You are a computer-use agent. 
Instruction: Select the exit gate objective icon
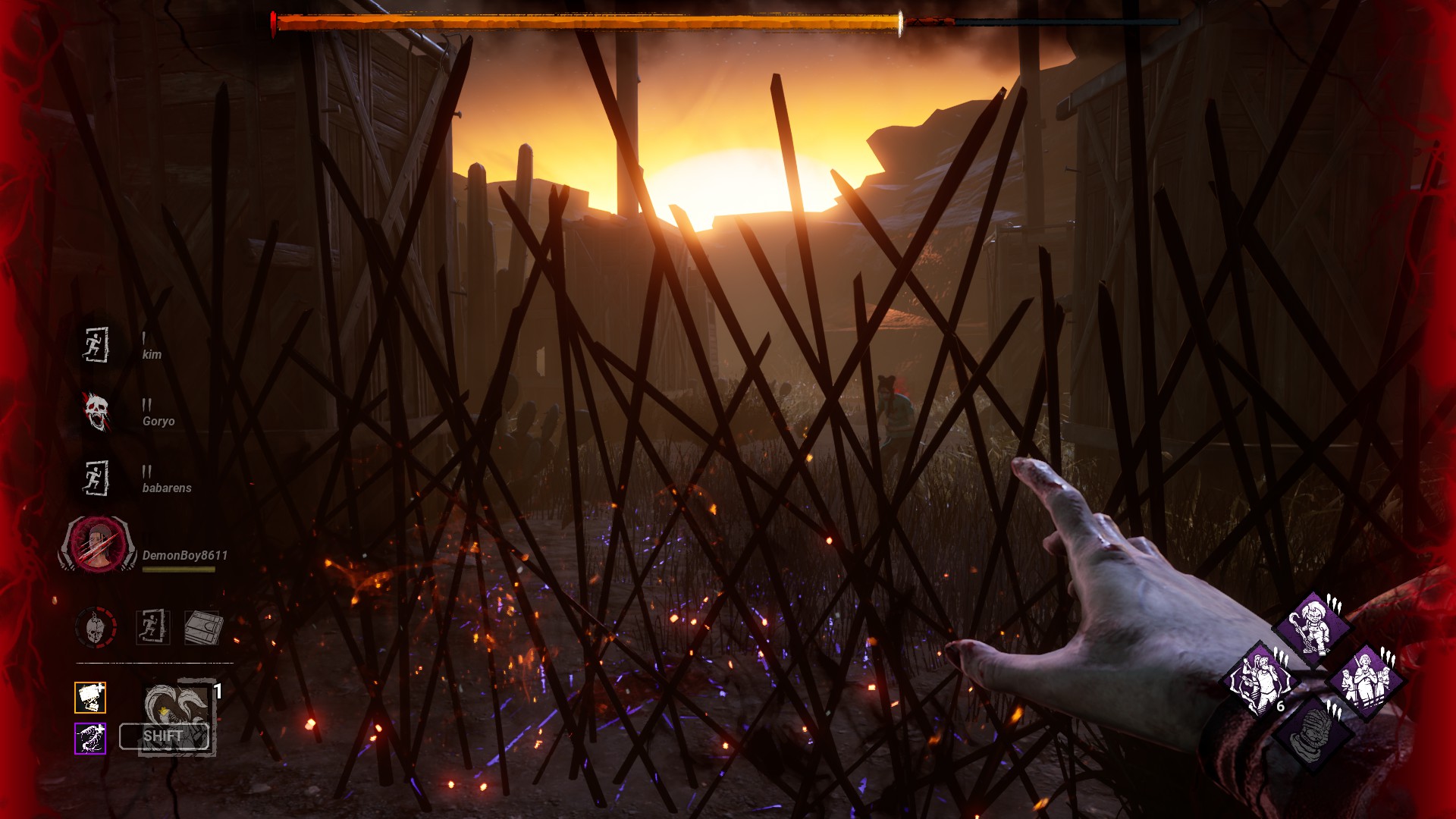click(152, 628)
